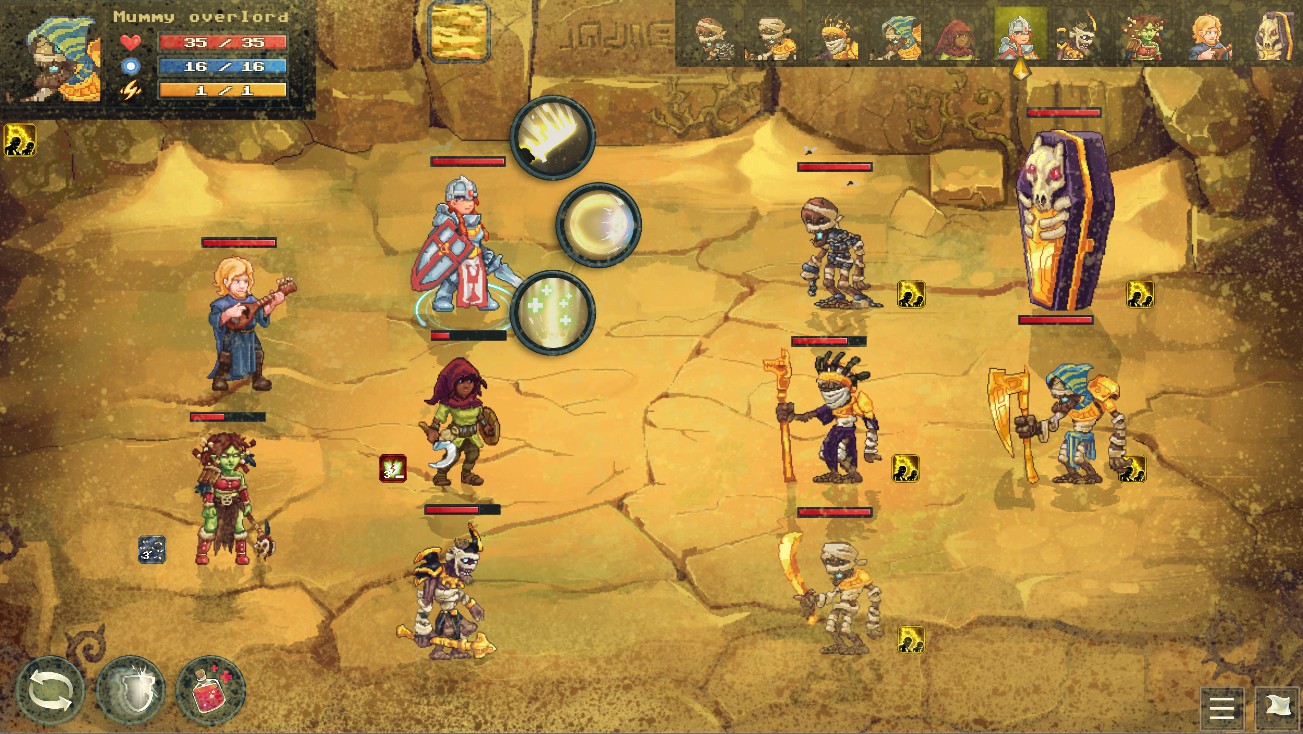Image resolution: width=1303 pixels, height=734 pixels.
Task: Expand the hamburger menu at bottom right
Action: [1222, 709]
